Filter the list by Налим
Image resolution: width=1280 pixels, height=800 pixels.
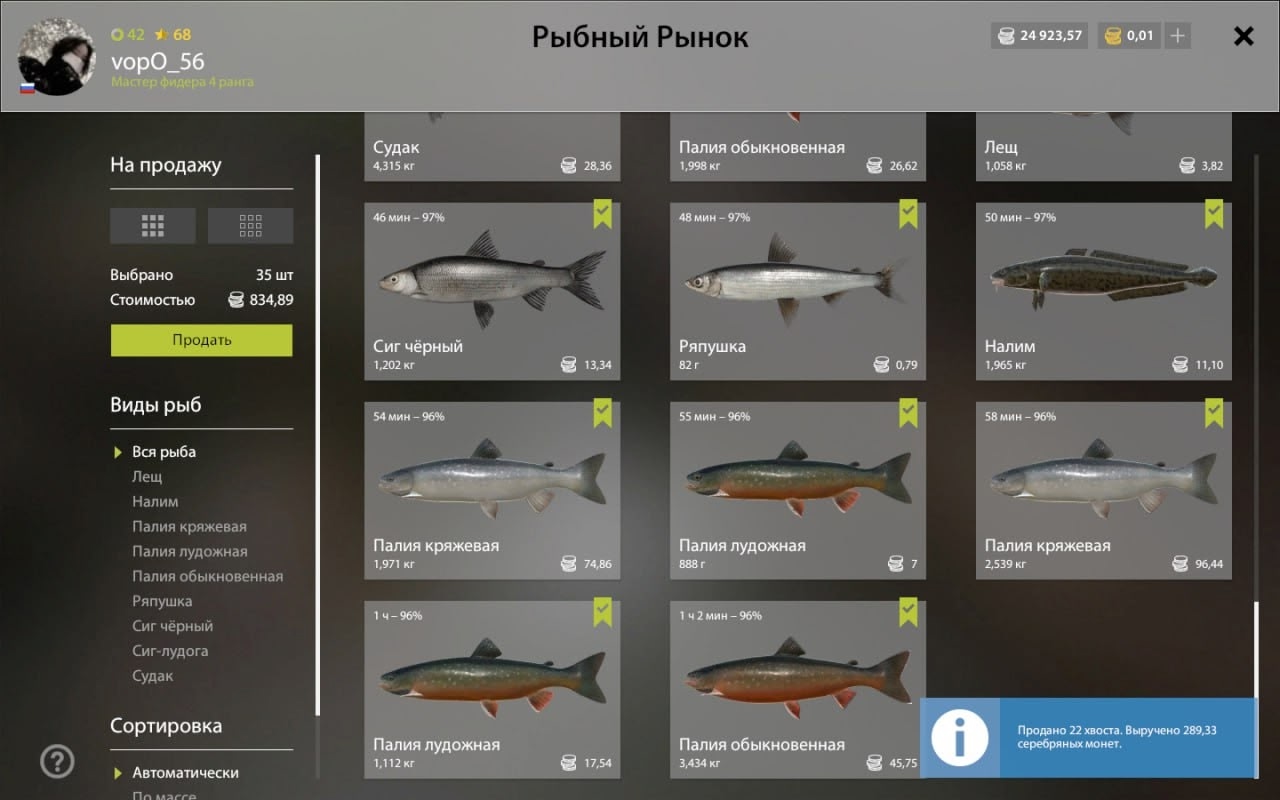155,502
